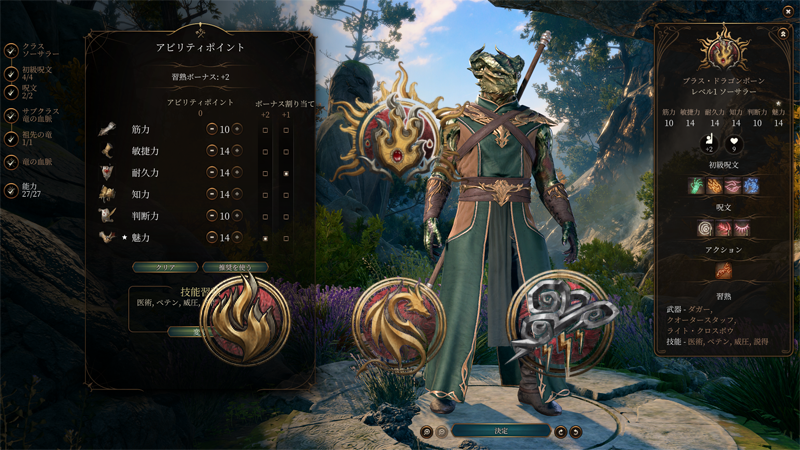
Task: Click the orange action icon under アクション
Action: 724,270
